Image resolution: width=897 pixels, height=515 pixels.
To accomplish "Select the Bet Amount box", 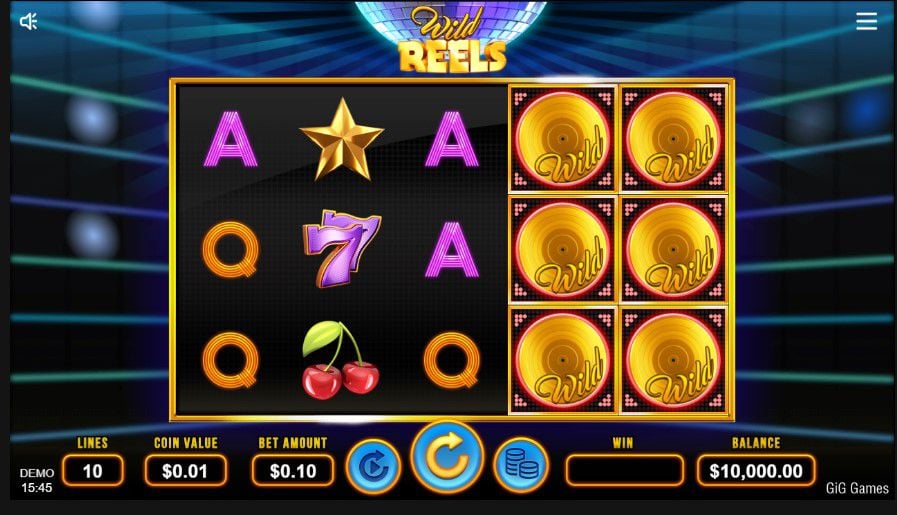I will [292, 470].
